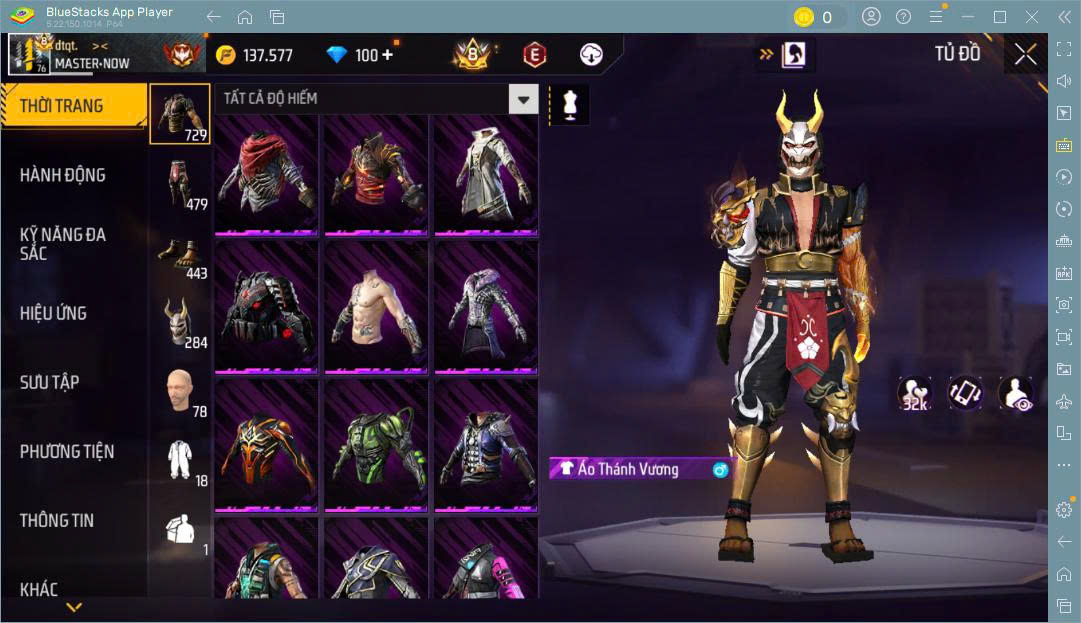The height and width of the screenshot is (623, 1081).
Task: Select the white hooded coat top
Action: tap(485, 173)
